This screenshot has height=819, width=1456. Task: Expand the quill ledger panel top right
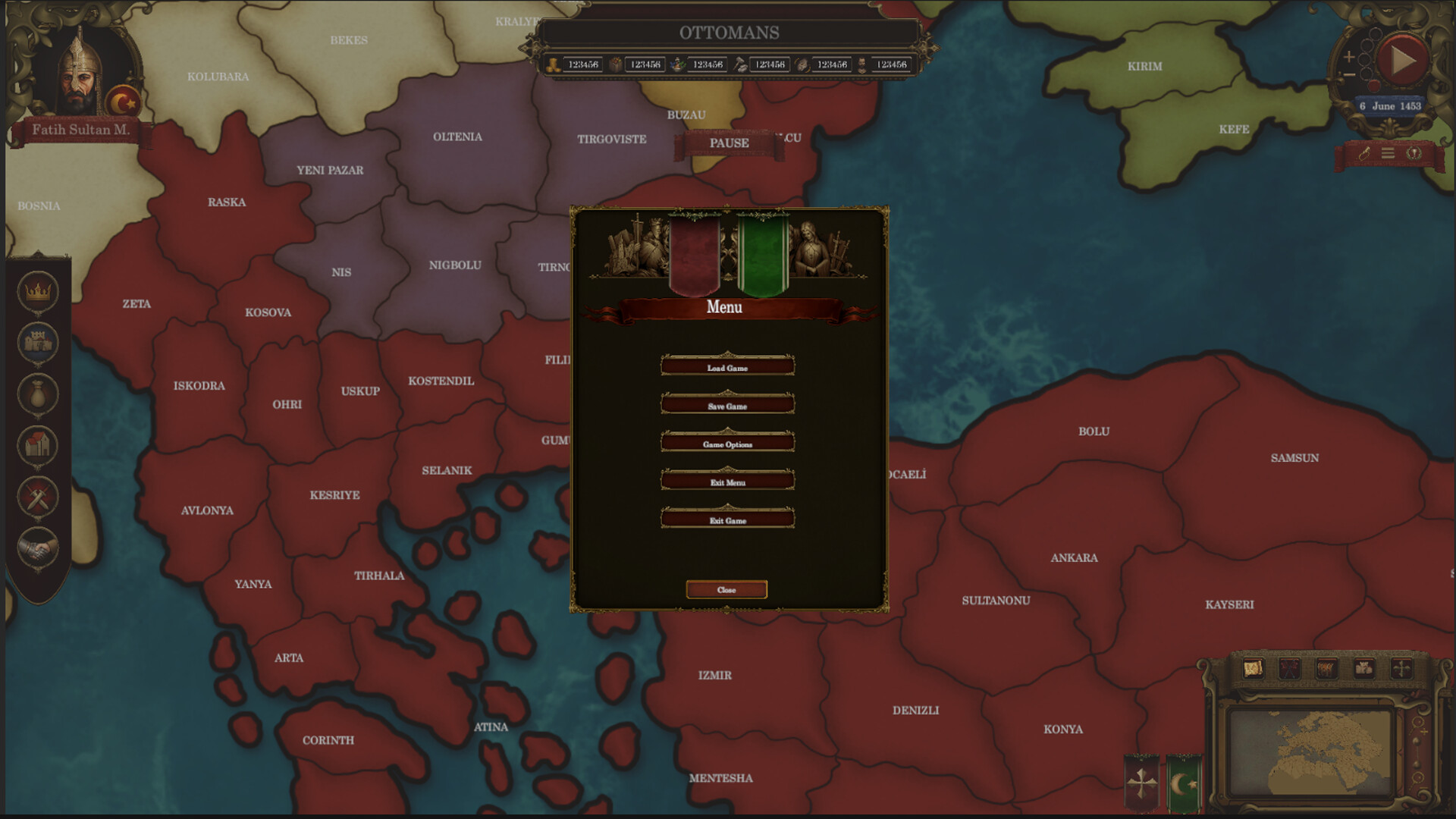(1363, 154)
